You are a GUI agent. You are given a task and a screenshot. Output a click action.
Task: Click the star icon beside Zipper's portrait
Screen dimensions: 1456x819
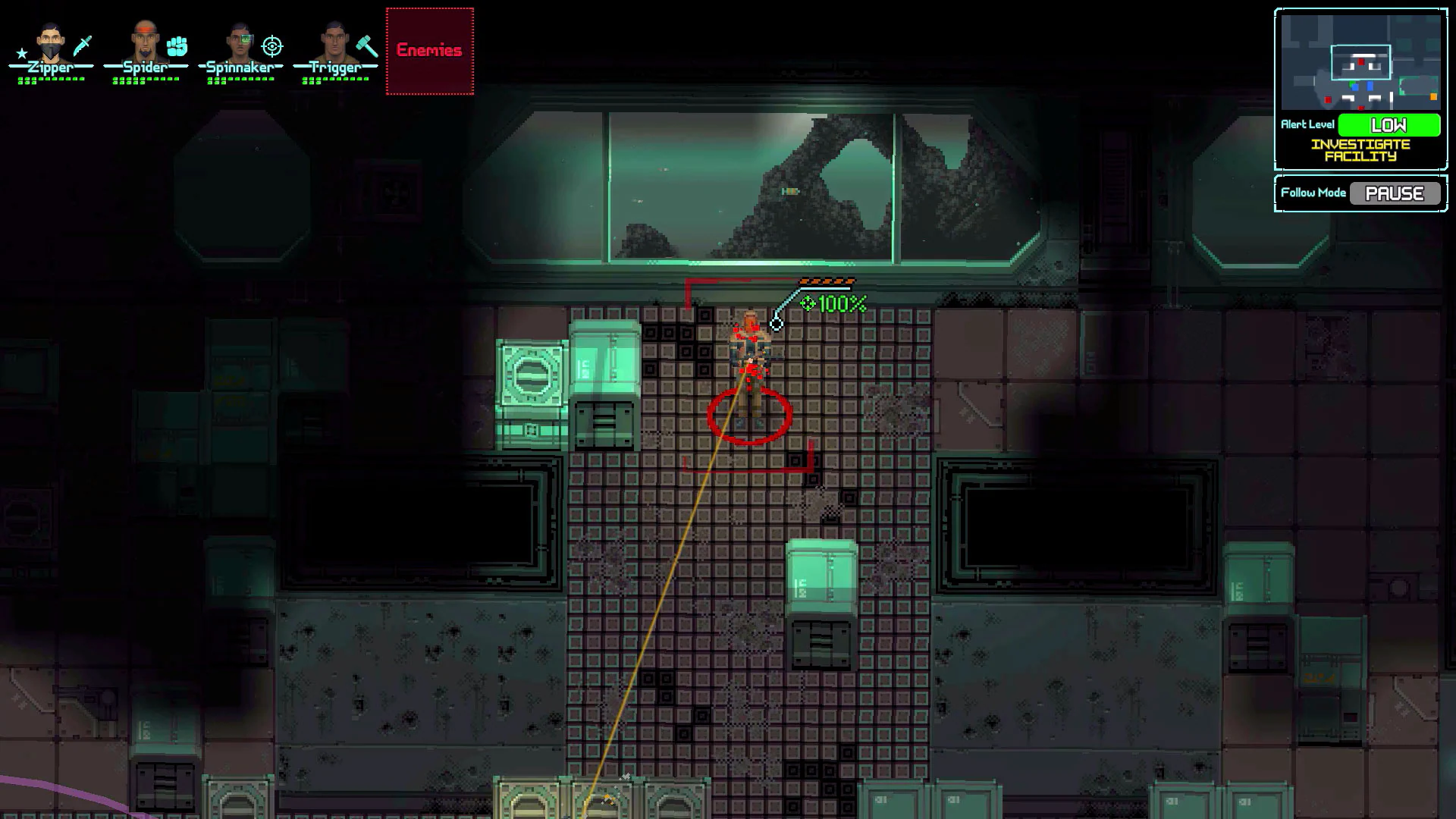click(21, 53)
